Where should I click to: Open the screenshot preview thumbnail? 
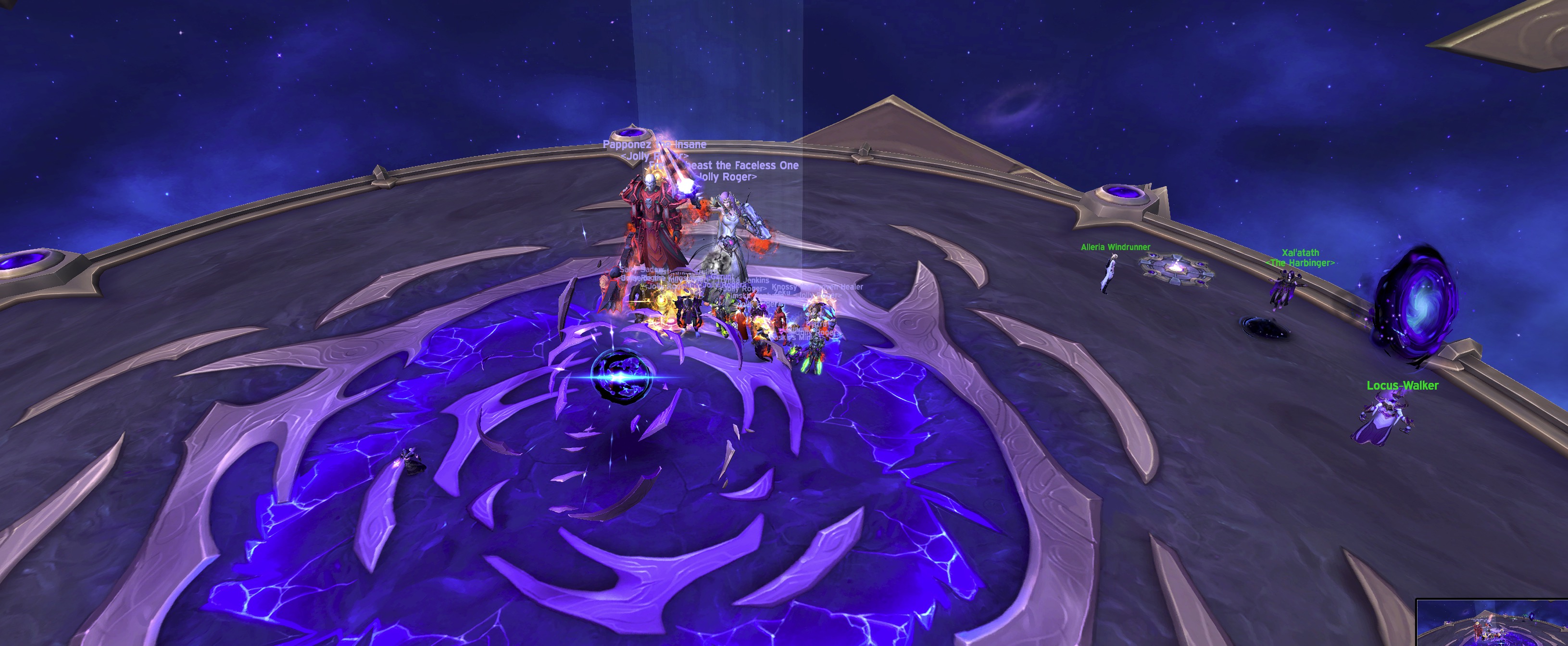click(x=1491, y=623)
